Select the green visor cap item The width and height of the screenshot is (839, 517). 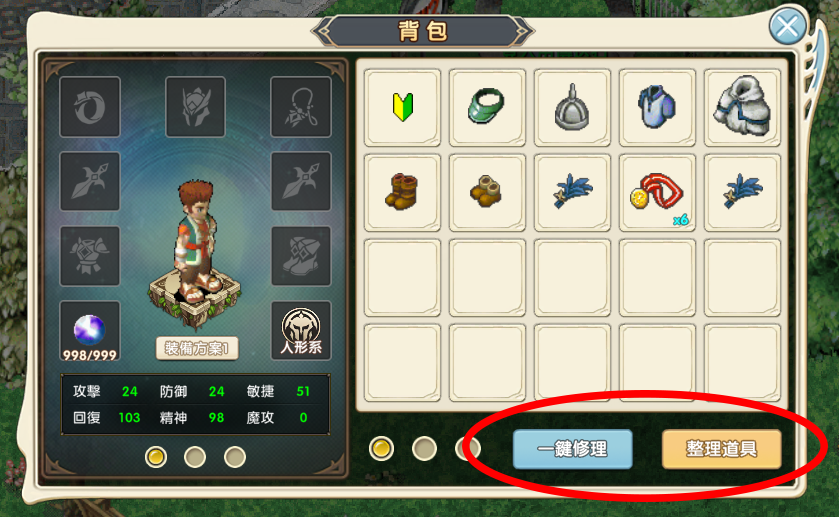(x=487, y=107)
